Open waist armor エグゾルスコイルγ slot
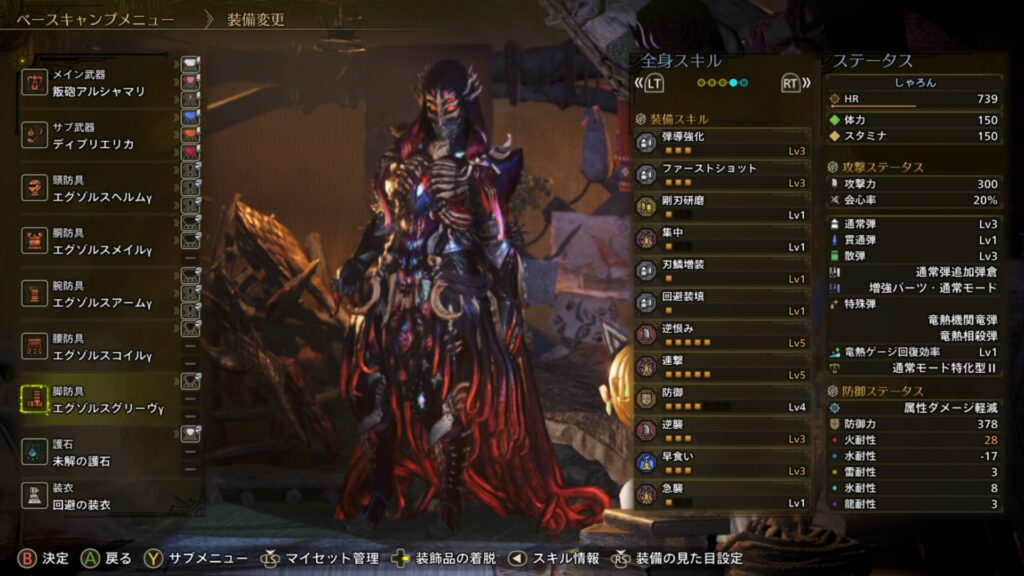1024x576 pixels. (98, 348)
